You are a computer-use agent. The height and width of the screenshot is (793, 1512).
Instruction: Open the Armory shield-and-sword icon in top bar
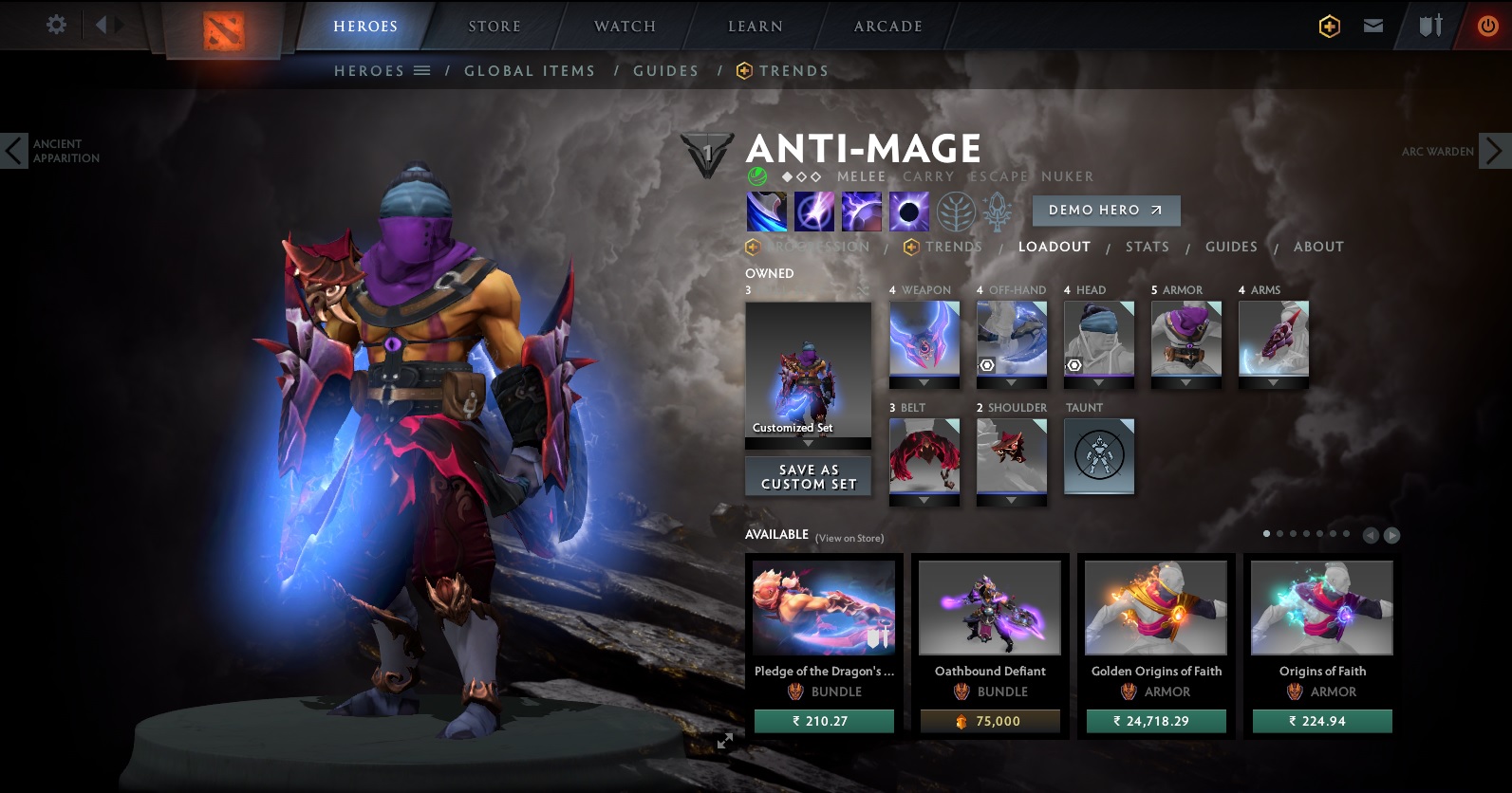1428,25
